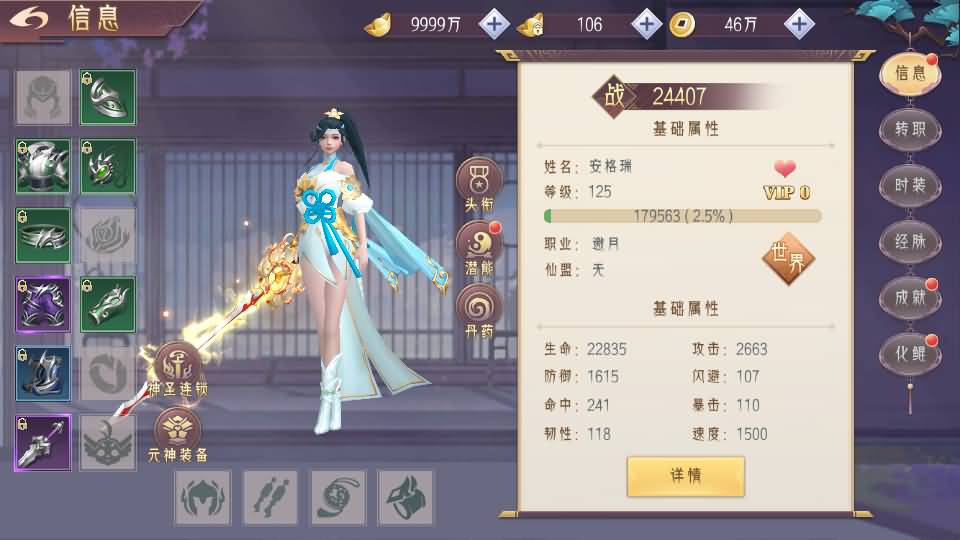Open 神圣连锁 sacred chain feature
The width and height of the screenshot is (960, 540).
(x=177, y=368)
